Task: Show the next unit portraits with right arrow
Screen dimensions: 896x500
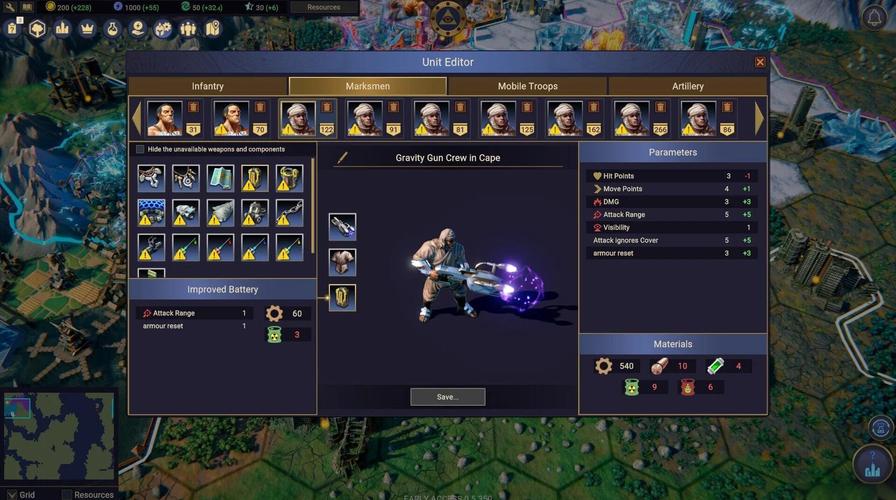Action: (x=759, y=118)
